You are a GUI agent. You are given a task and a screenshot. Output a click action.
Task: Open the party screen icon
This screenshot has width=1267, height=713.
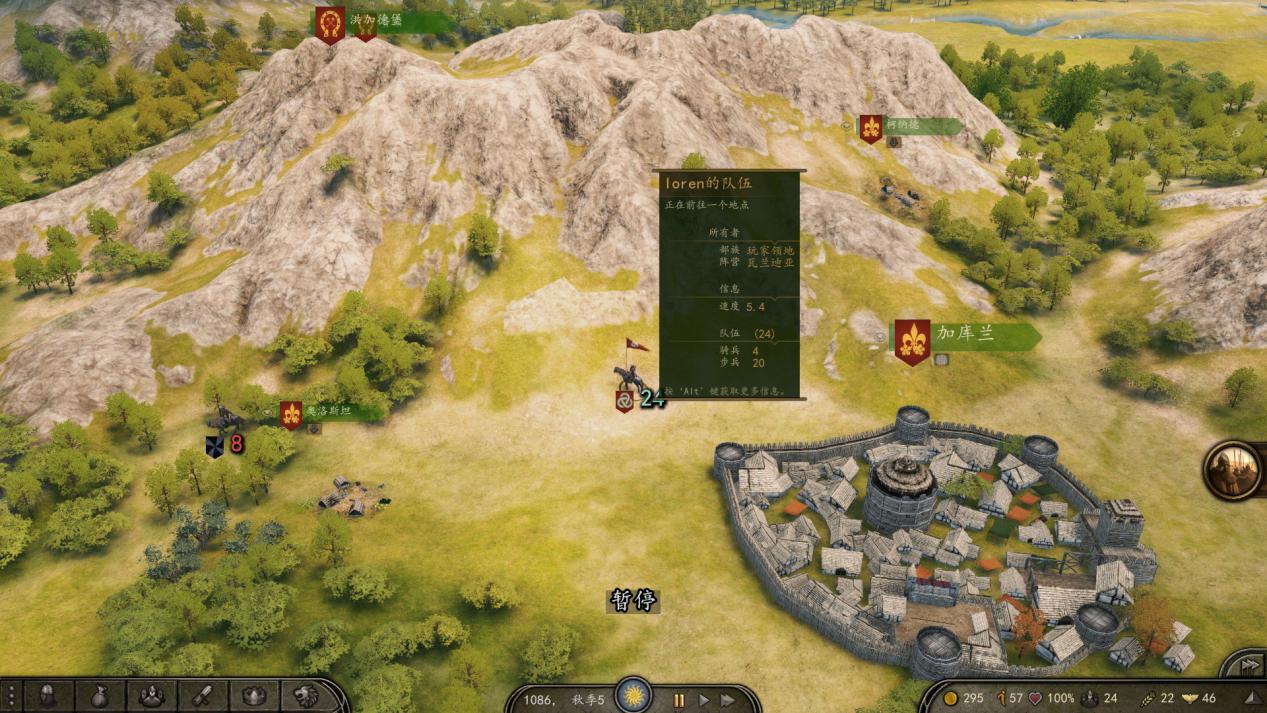tap(151, 696)
